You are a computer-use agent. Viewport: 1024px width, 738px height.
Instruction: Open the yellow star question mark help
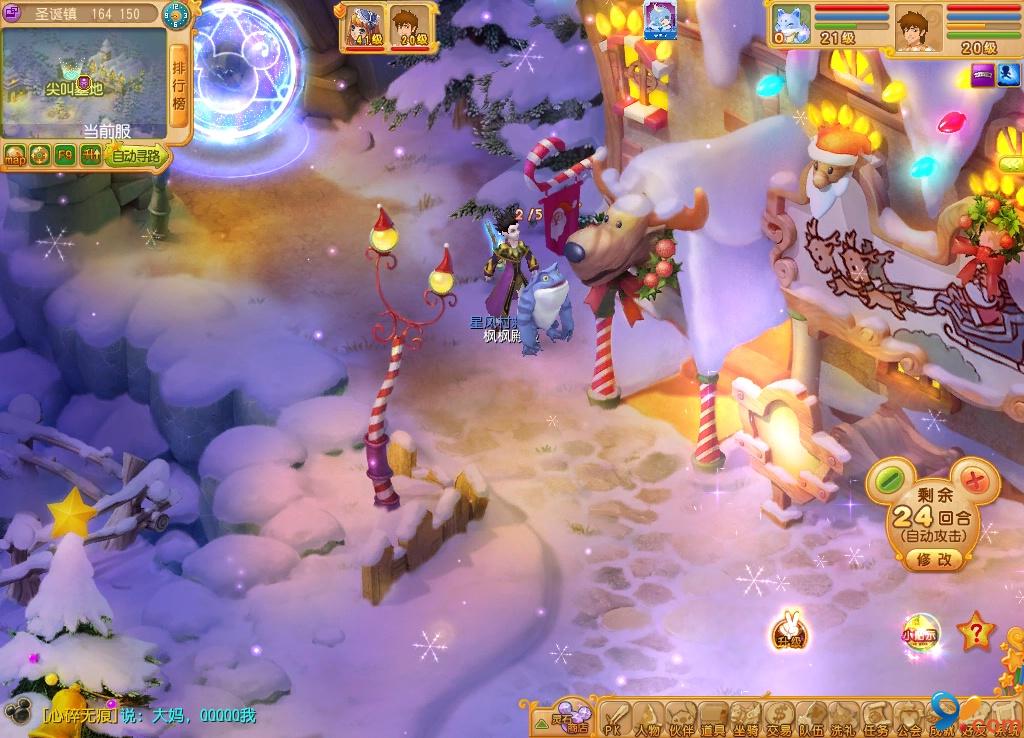974,632
